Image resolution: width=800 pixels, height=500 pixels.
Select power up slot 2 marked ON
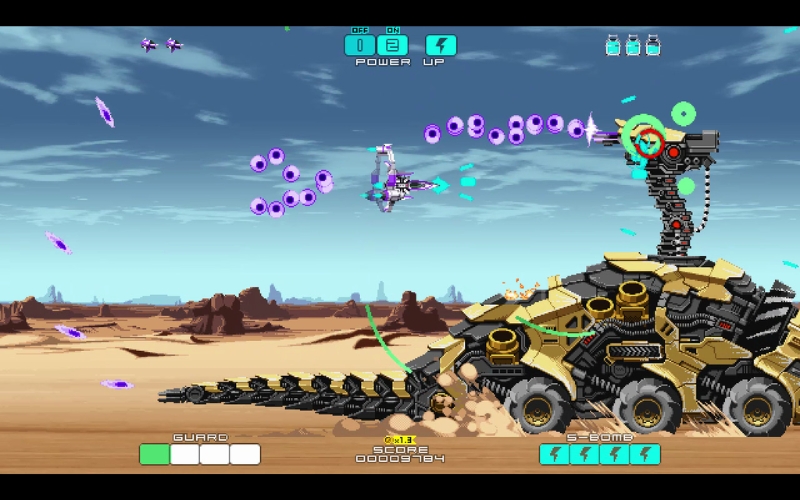point(393,45)
